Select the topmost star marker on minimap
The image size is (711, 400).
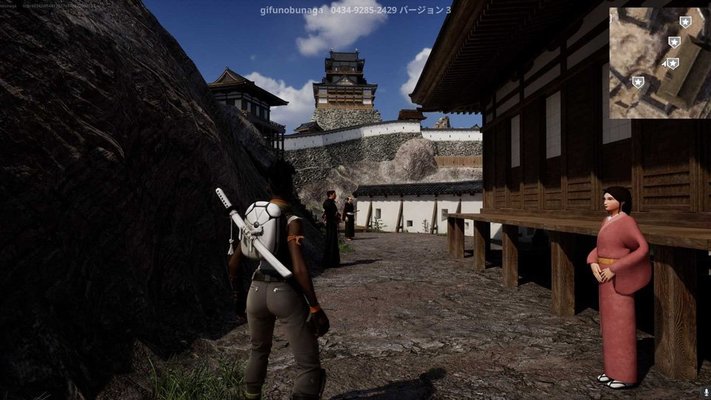coord(685,21)
